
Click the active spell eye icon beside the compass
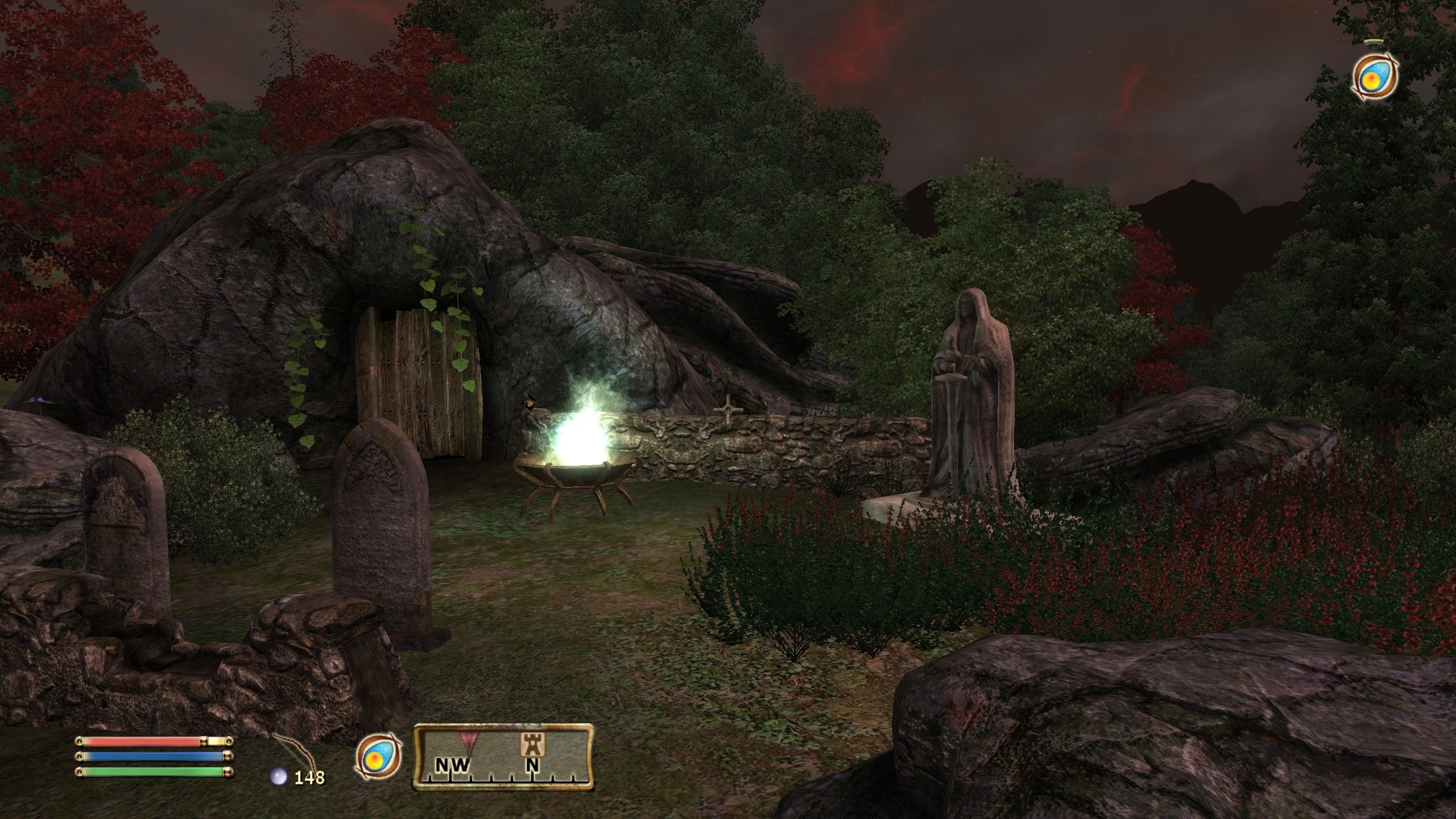[379, 755]
